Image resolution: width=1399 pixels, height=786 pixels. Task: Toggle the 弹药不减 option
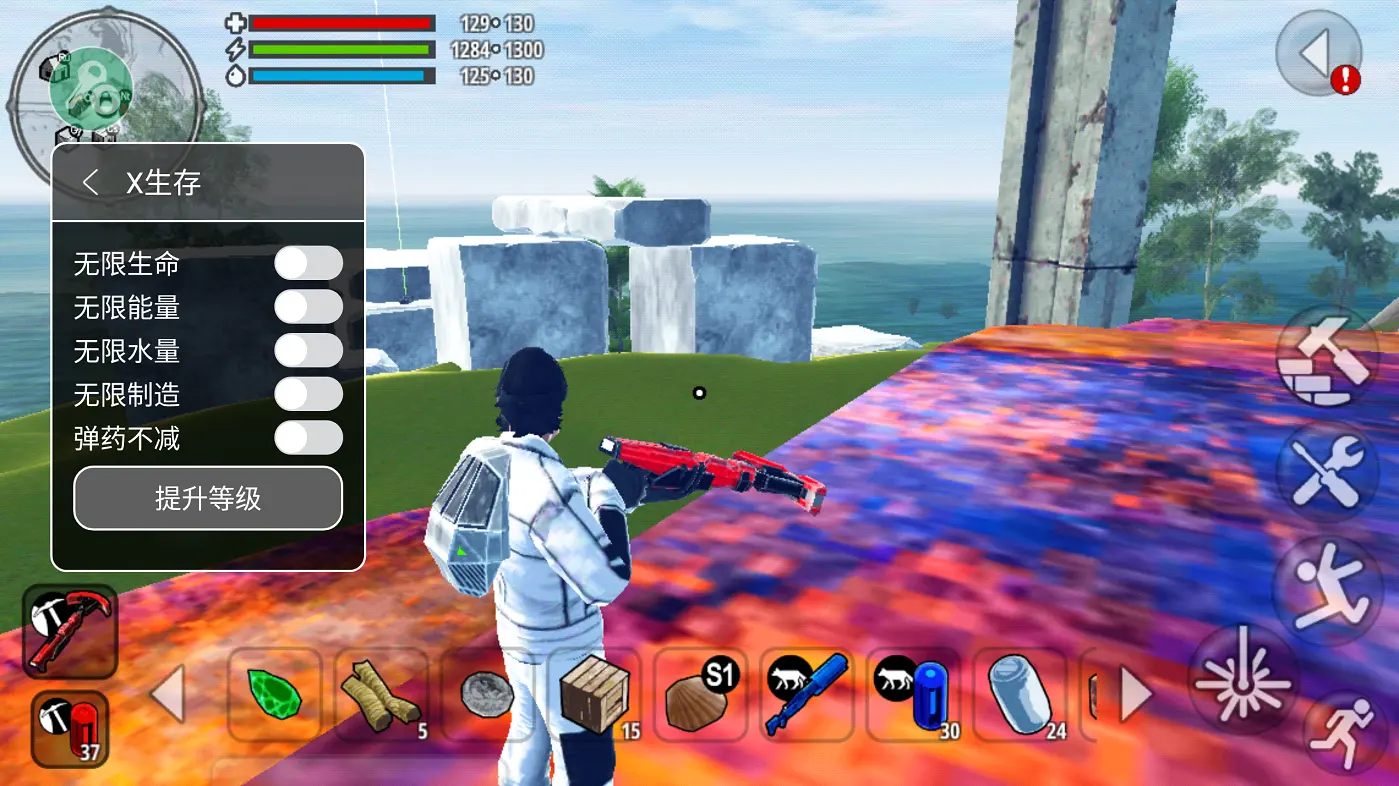click(308, 437)
